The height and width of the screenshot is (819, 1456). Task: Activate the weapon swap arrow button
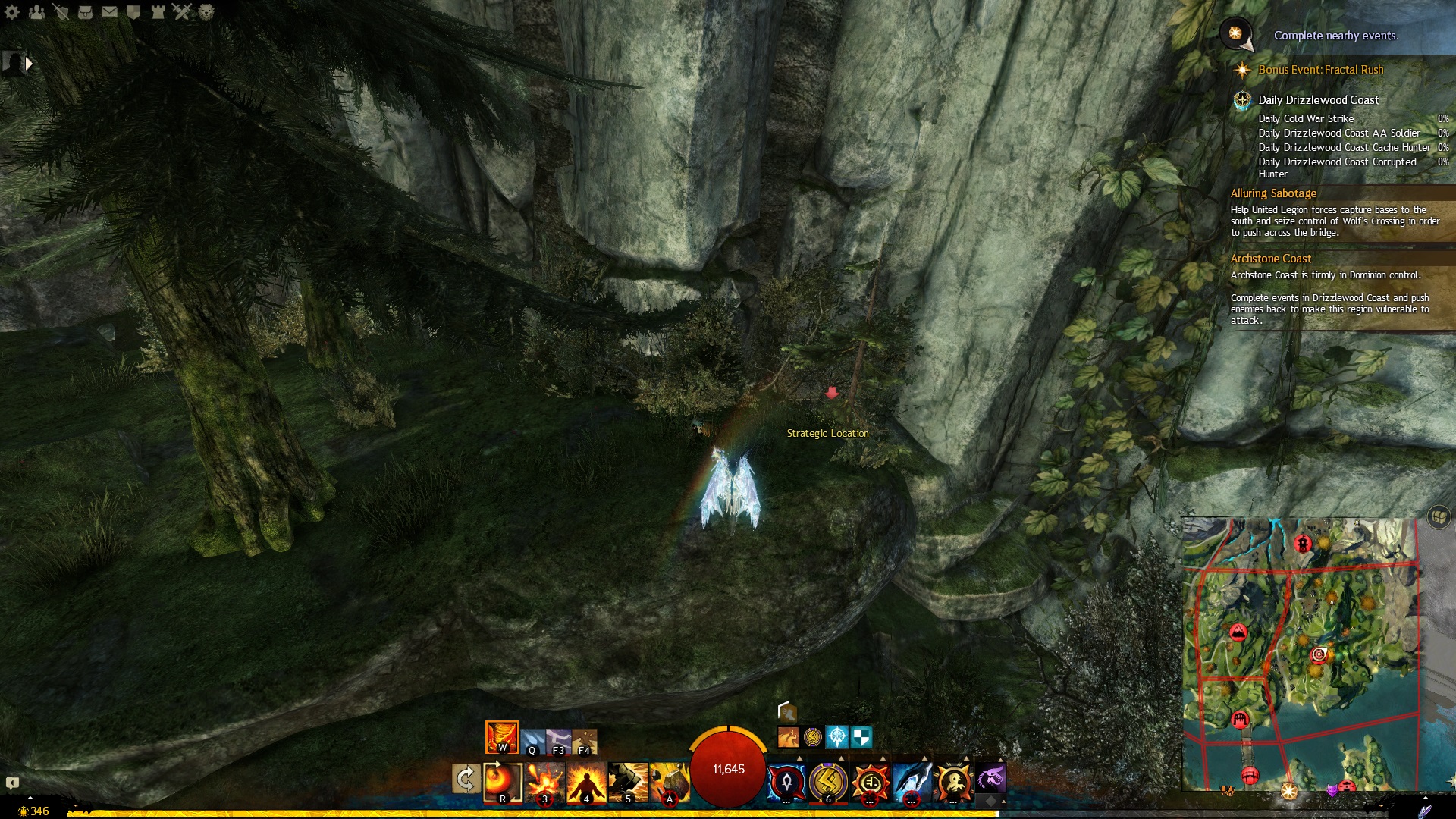point(466,780)
